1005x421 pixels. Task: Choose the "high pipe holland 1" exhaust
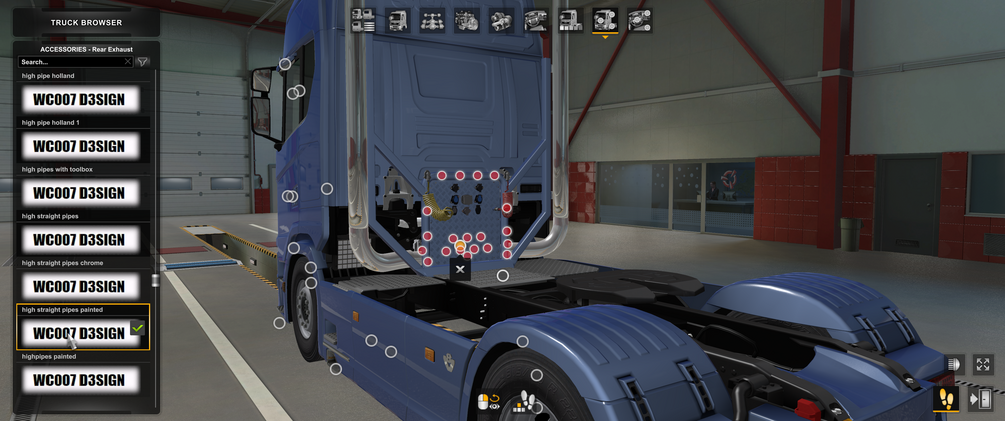pyautogui.click(x=79, y=146)
